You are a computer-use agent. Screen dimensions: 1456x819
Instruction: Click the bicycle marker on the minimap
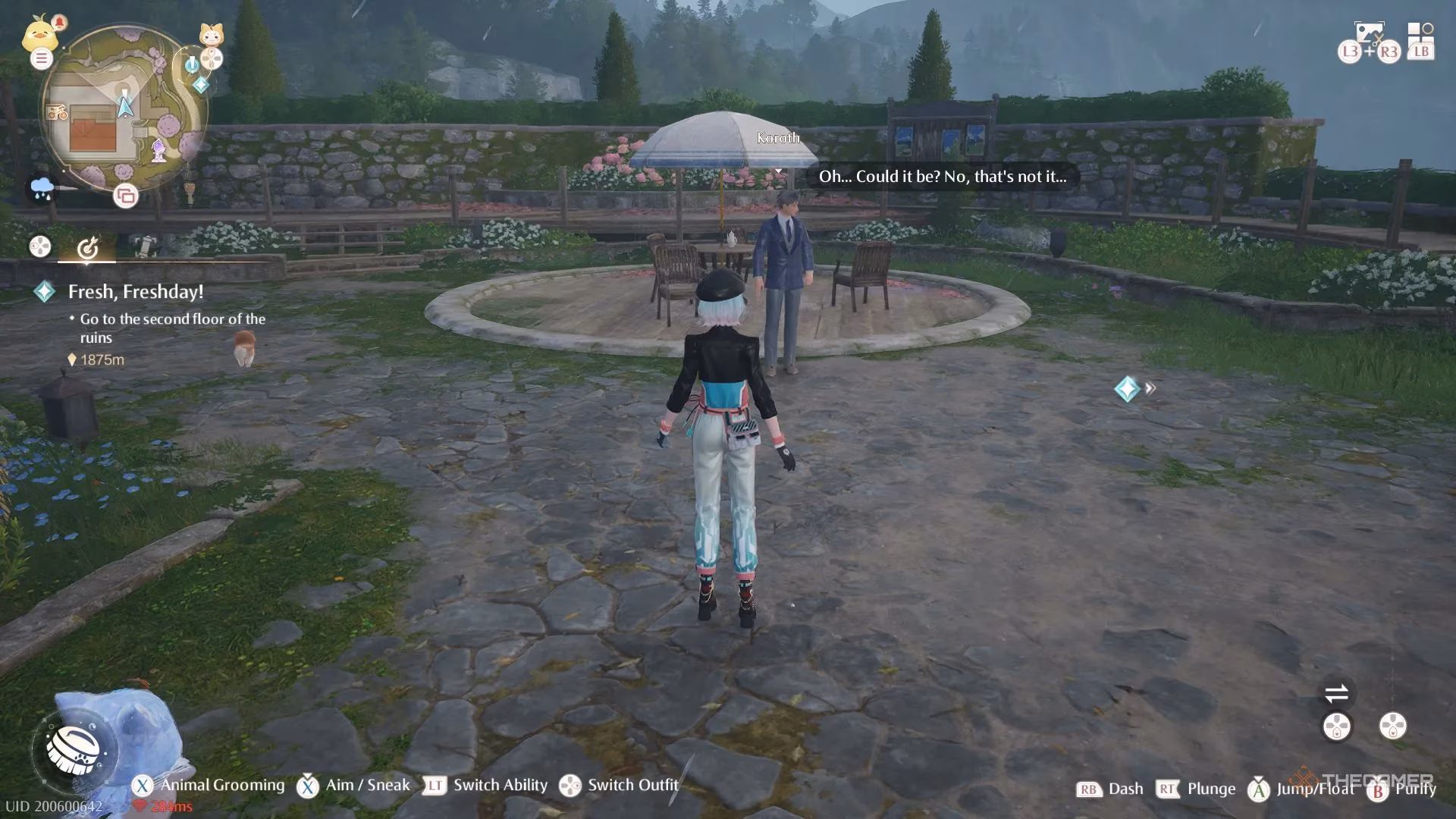57,111
